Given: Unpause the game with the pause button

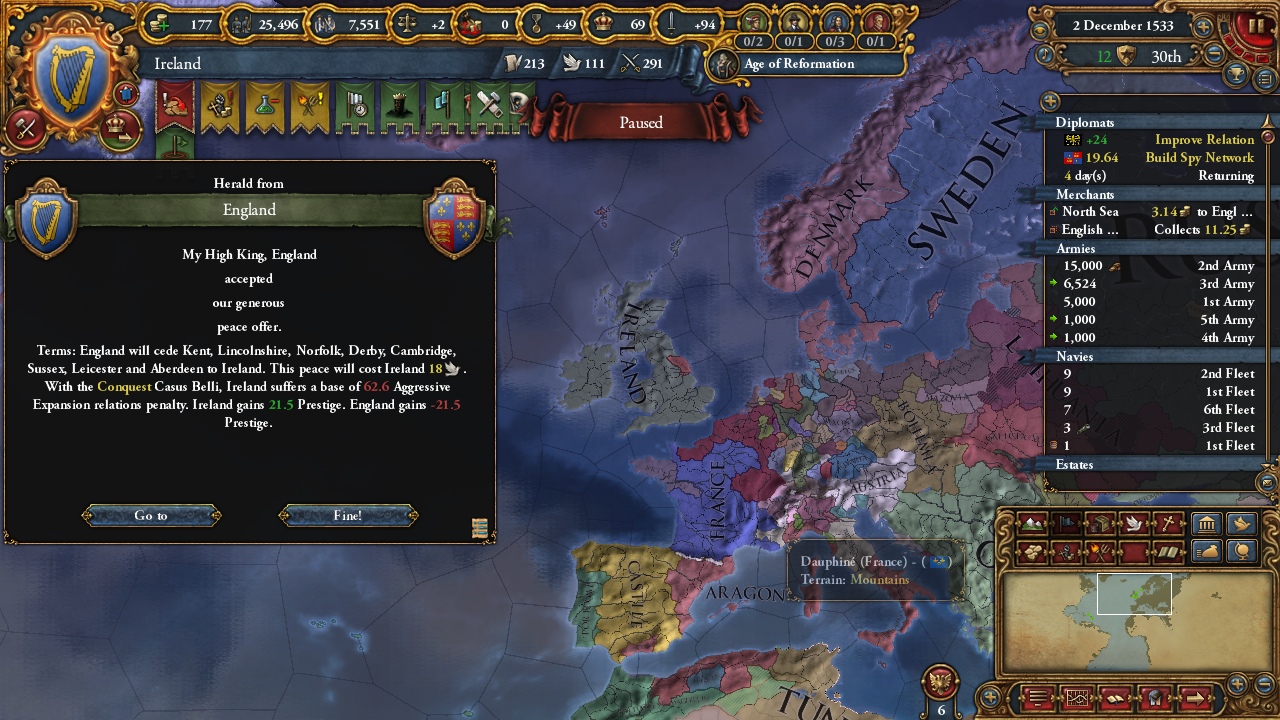Looking at the screenshot, I should tap(1256, 25).
